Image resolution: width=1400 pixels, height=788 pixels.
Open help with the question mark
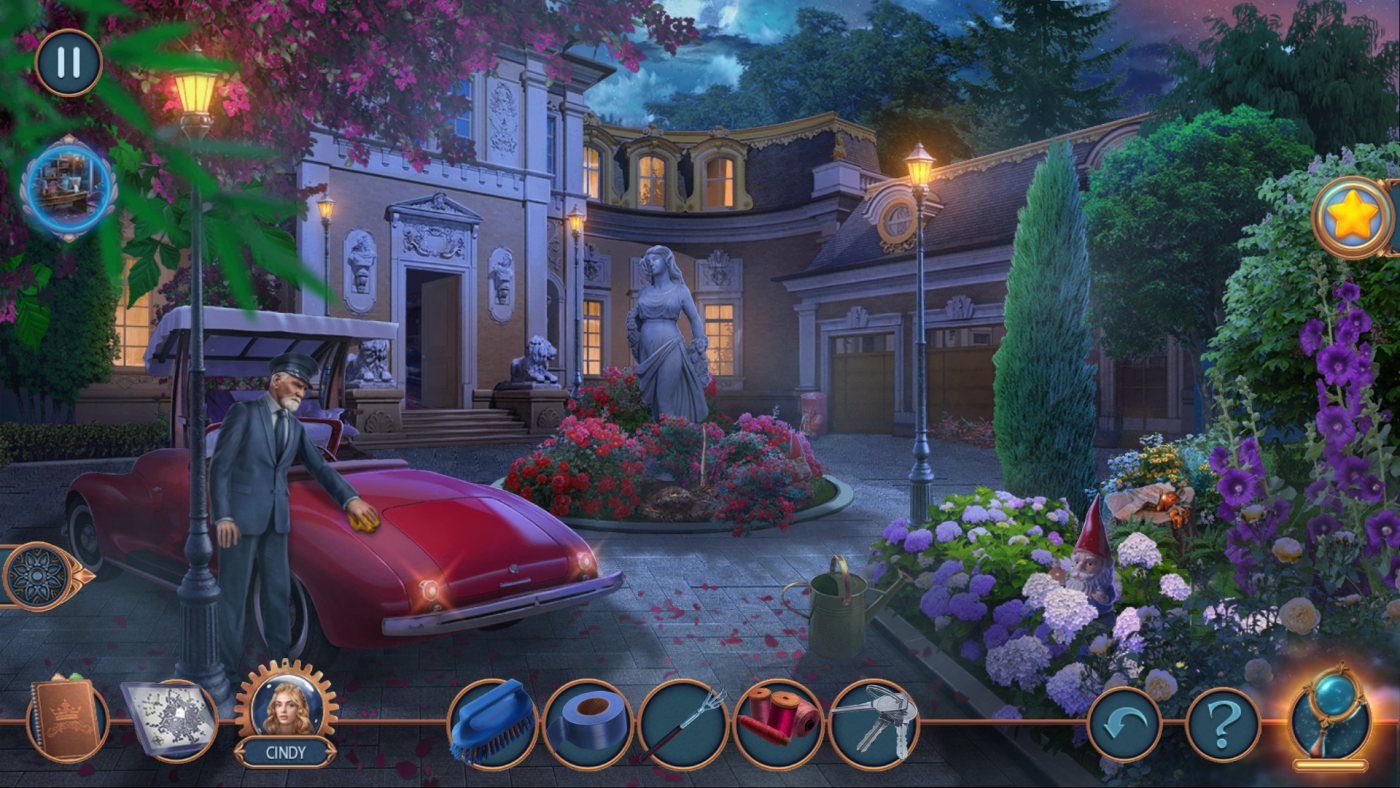click(1222, 724)
